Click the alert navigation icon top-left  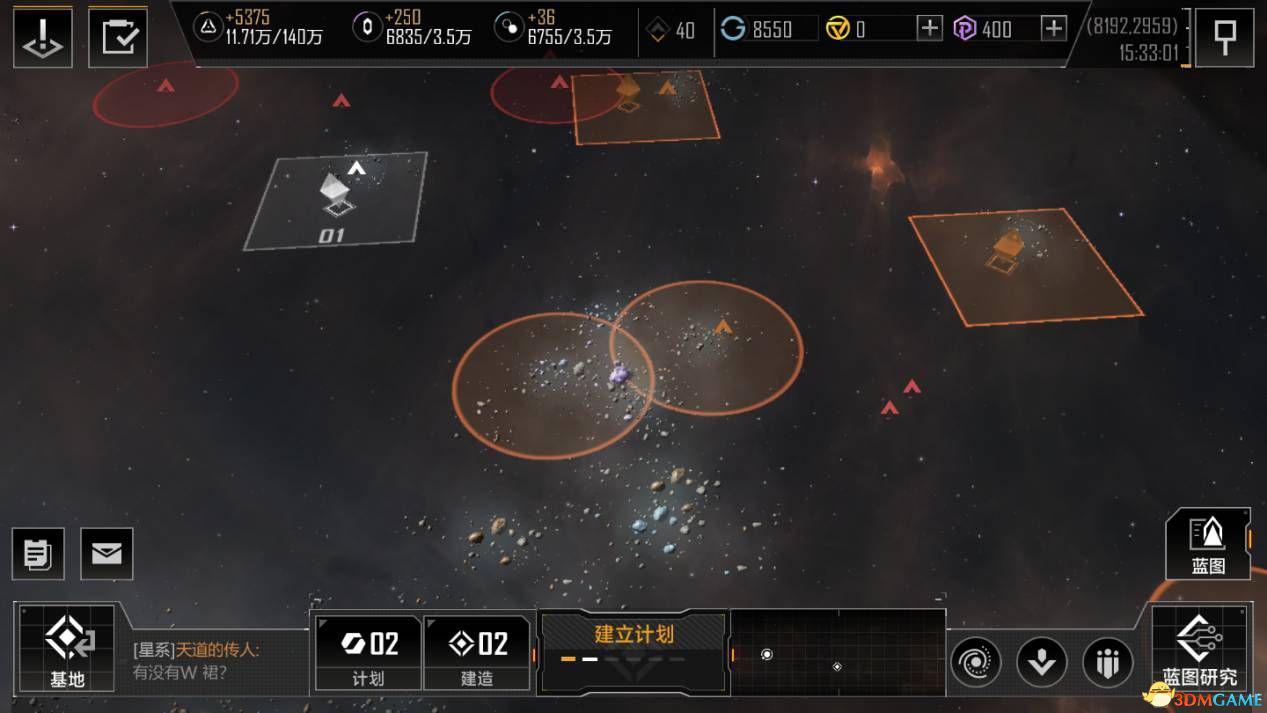point(42,38)
